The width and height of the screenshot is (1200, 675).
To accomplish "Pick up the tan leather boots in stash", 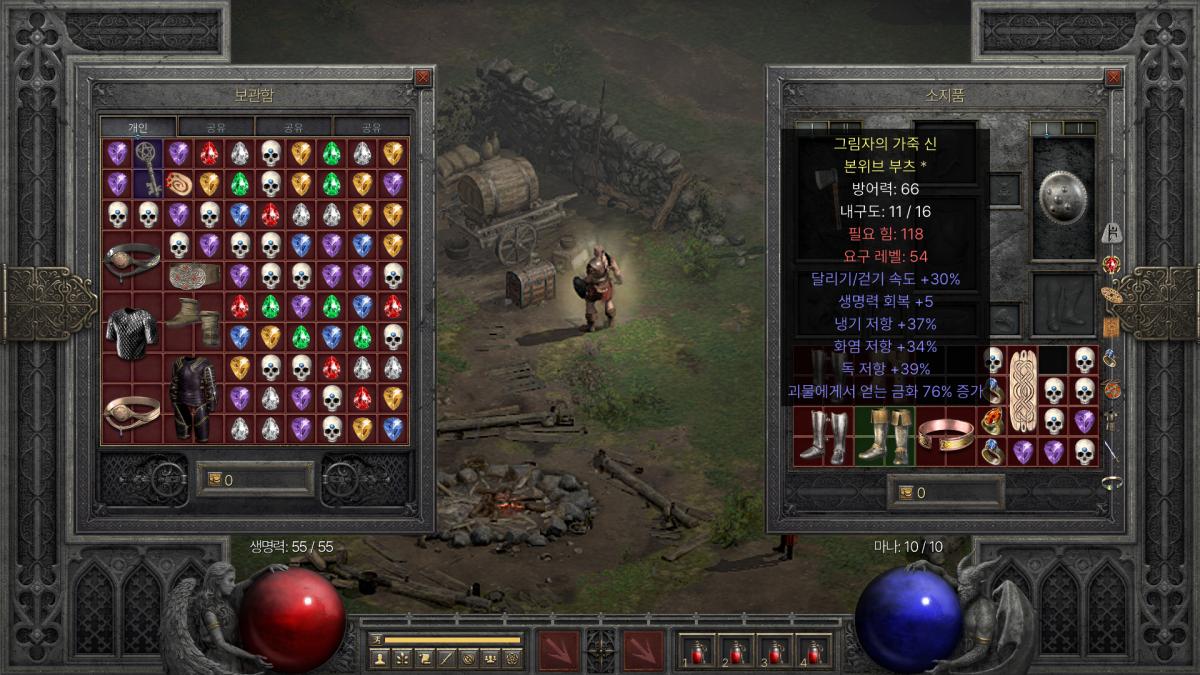I will click(193, 316).
